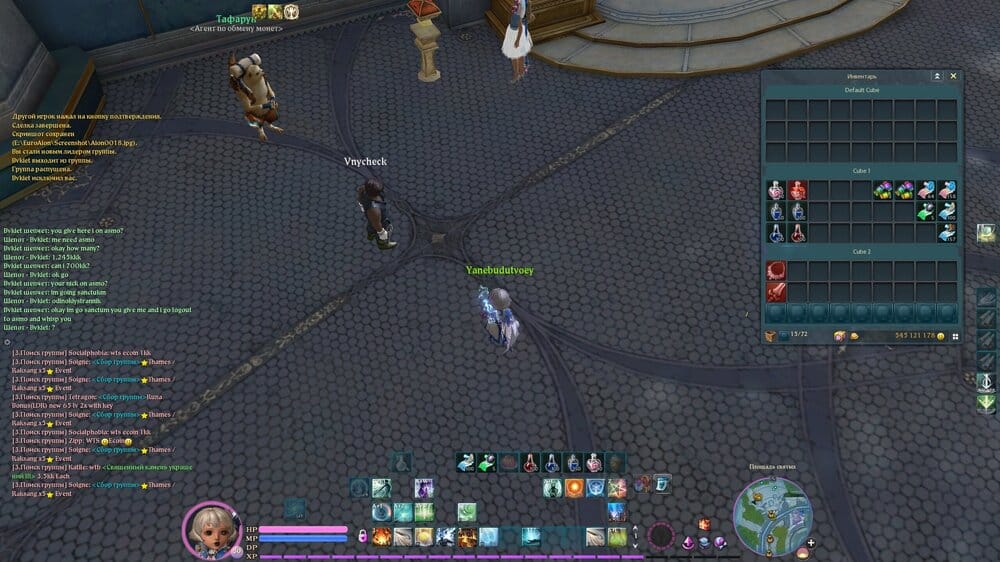
Task: Click the pink crystal icon left of minimap
Action: pos(688,543)
